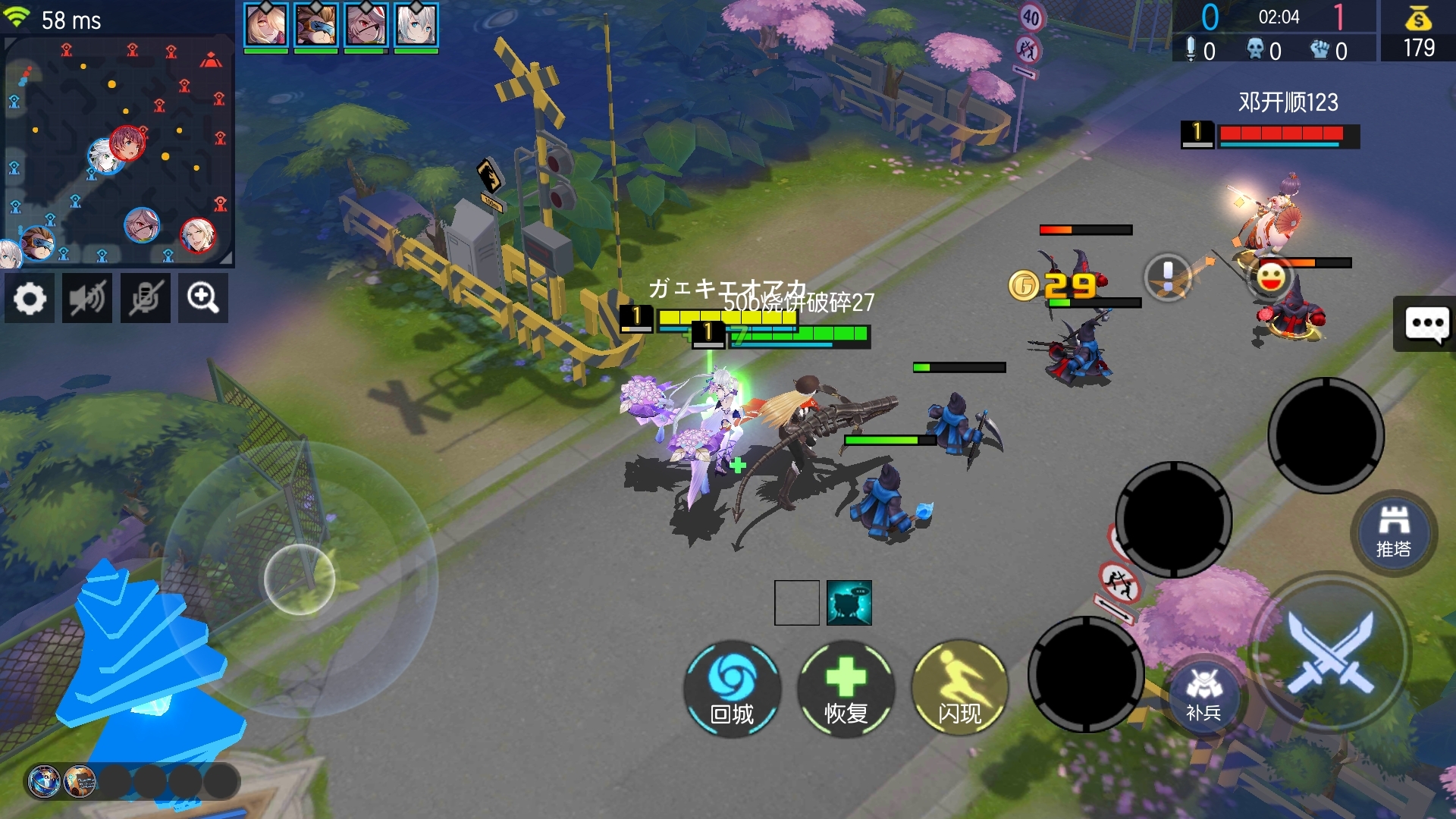Send the exclamation alert ping

(1168, 277)
